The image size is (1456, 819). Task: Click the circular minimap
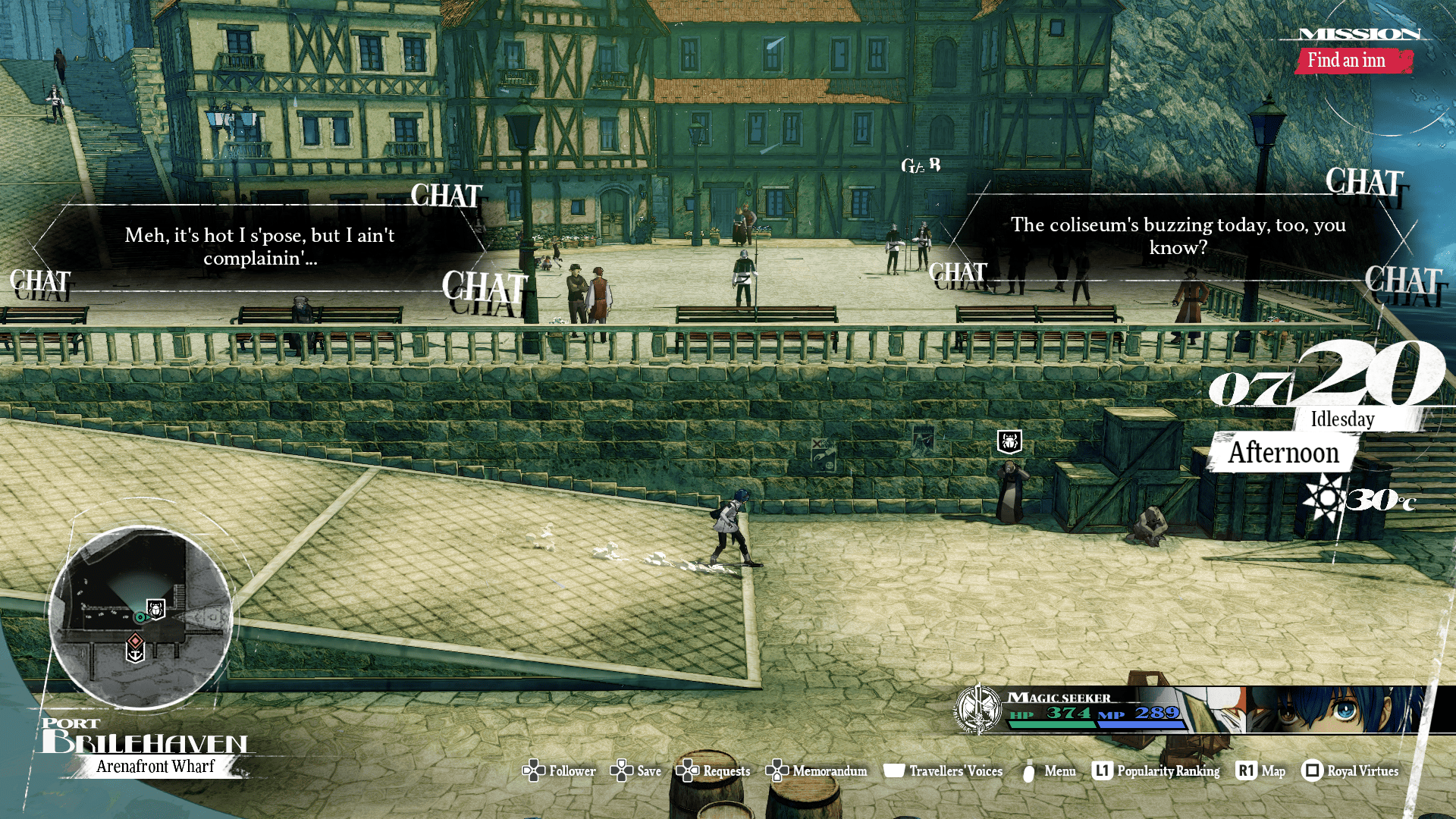pyautogui.click(x=141, y=617)
